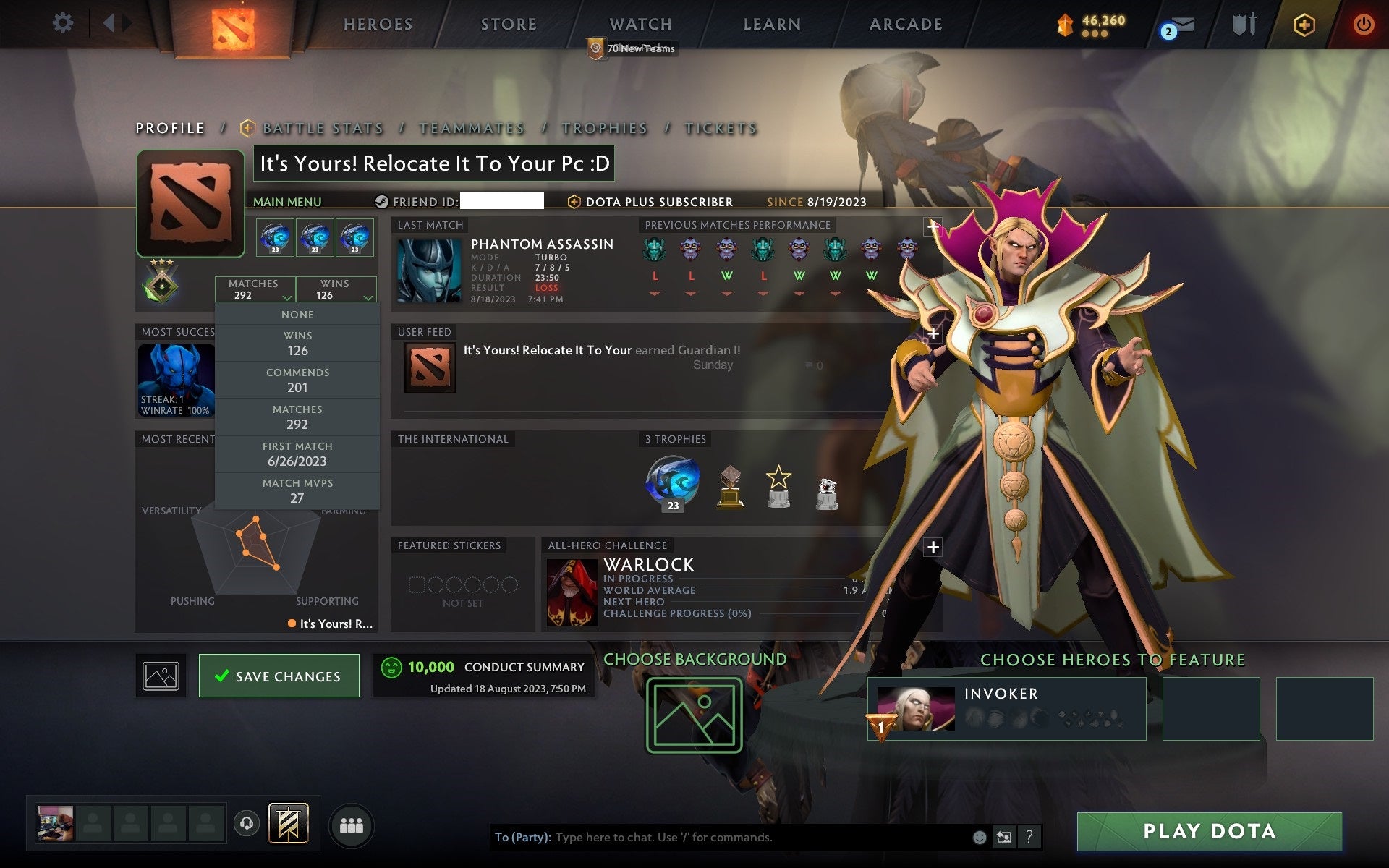The image size is (1389, 868).
Task: Toggle the voice chat headset icon
Action: [246, 823]
